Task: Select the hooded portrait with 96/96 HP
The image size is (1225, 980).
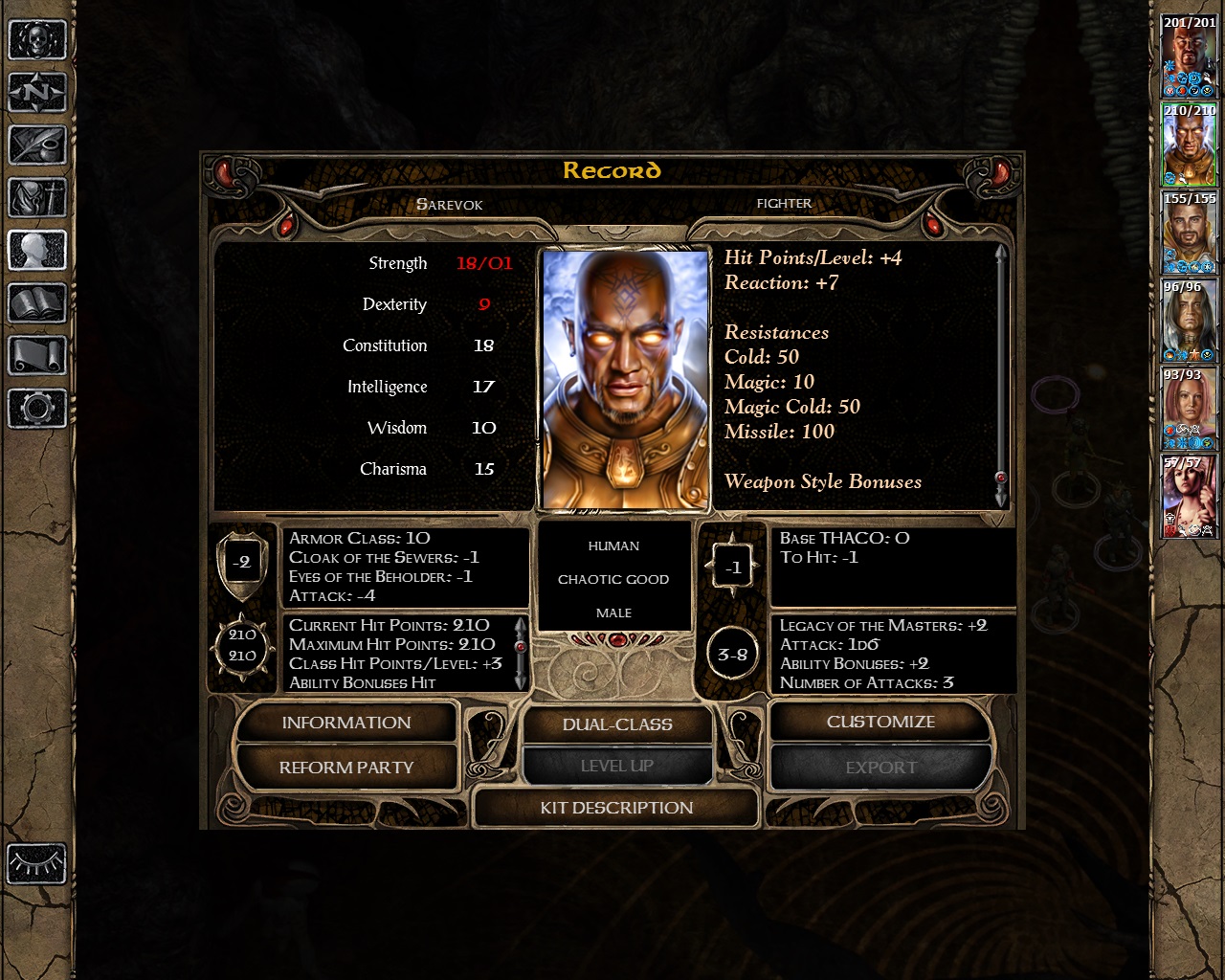Action: point(1190,321)
